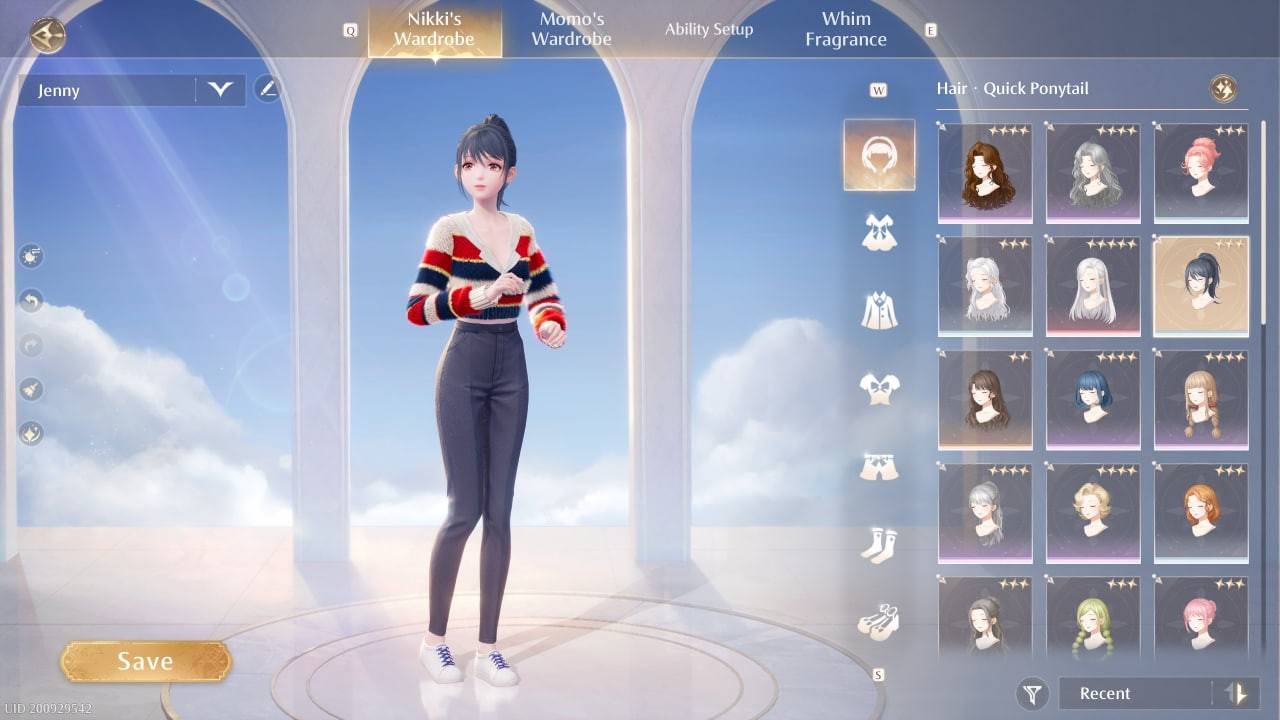The height and width of the screenshot is (720, 1280).
Task: Switch to Momo's Wardrobe tab
Action: pyautogui.click(x=571, y=28)
